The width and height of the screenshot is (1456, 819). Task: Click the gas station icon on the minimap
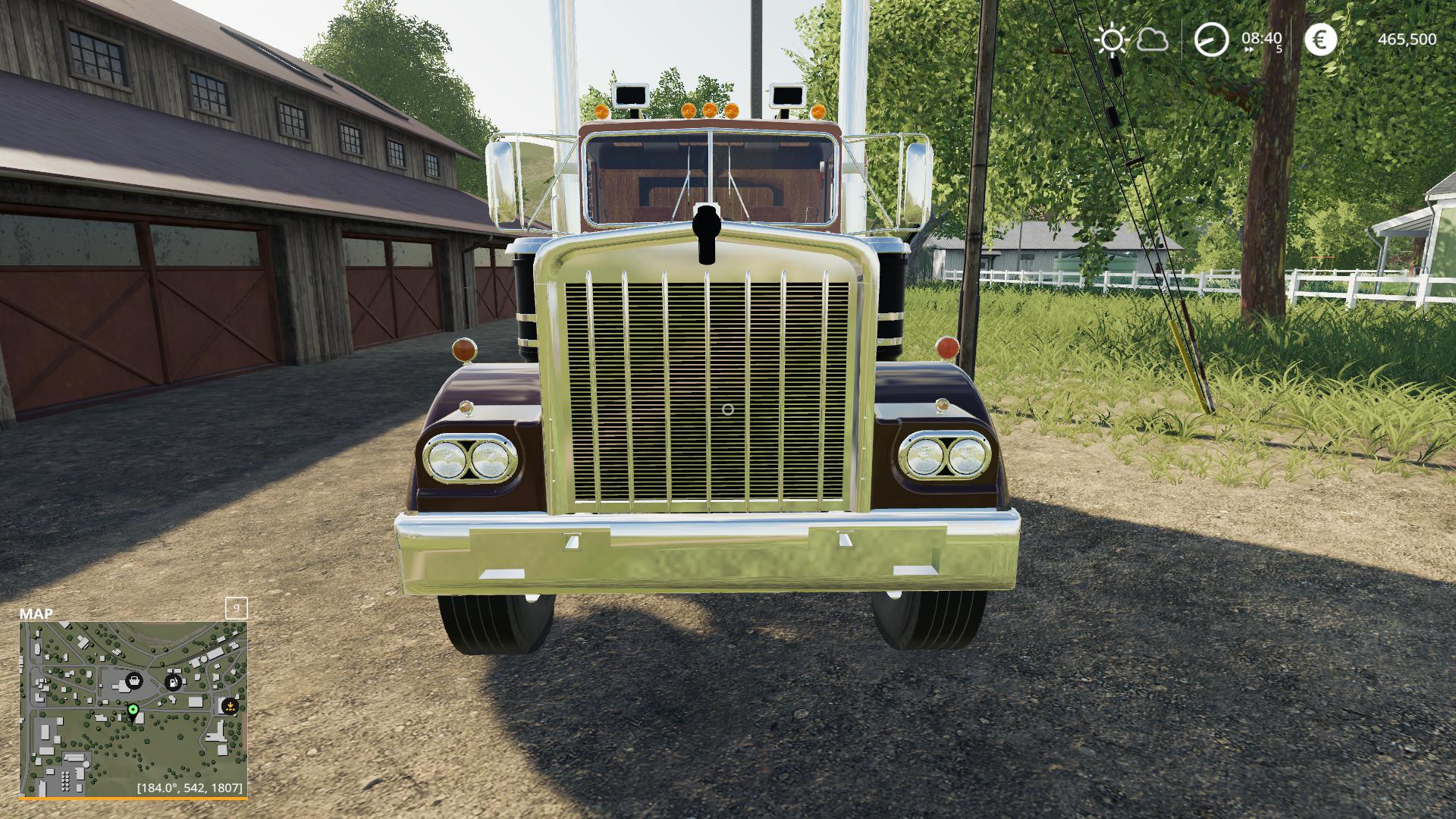coord(173,682)
